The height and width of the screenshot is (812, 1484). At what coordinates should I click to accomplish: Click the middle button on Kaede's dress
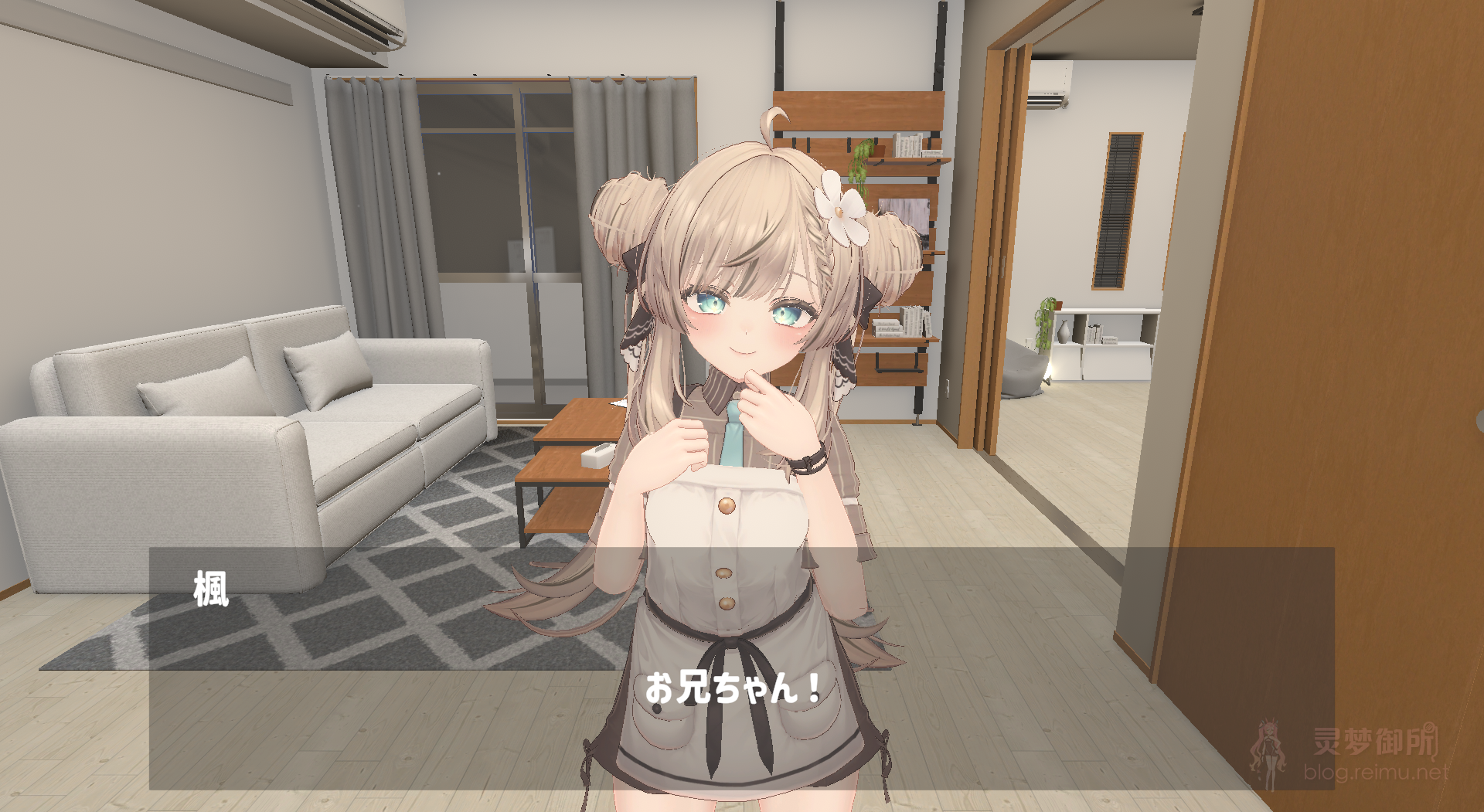pos(725,572)
